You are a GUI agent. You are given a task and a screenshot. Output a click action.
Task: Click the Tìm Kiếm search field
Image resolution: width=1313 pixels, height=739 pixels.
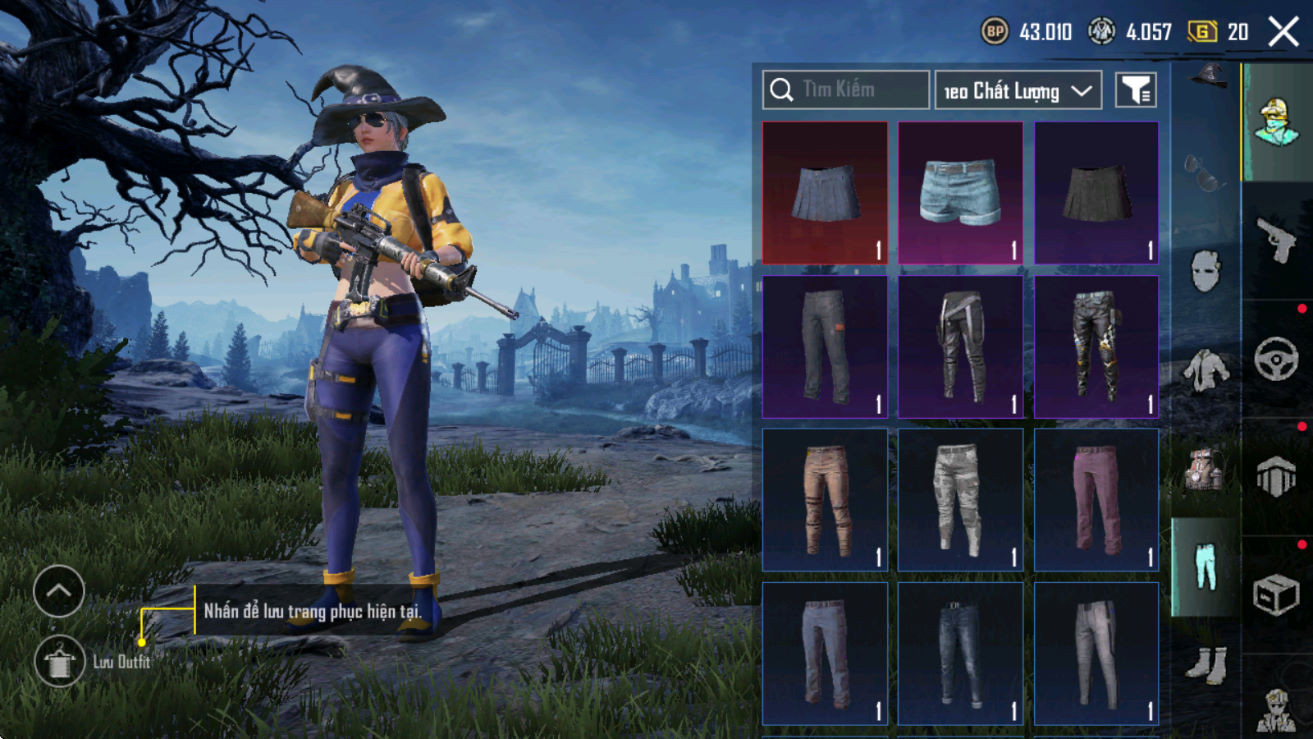pos(846,90)
